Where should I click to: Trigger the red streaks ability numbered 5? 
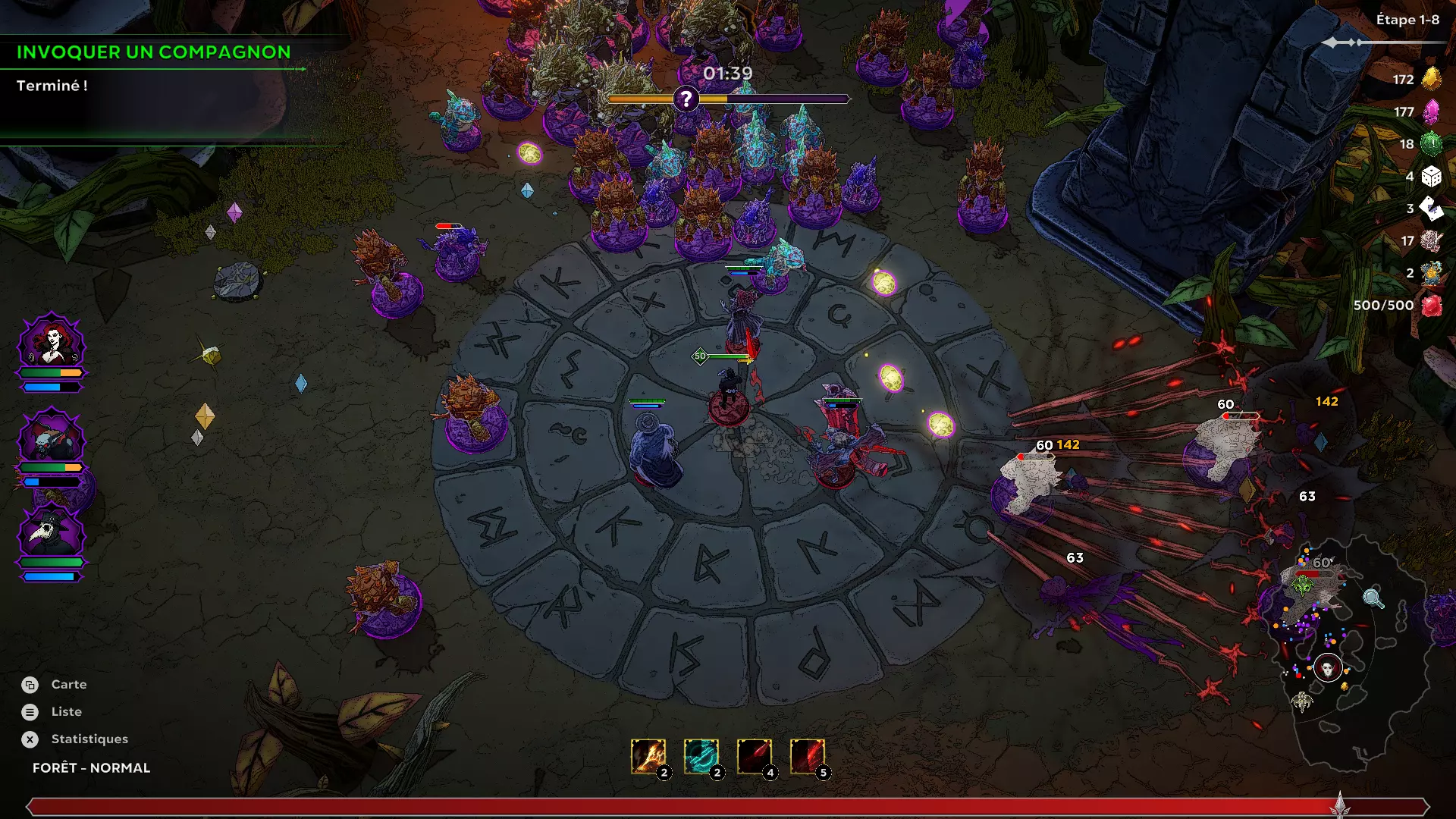[x=808, y=756]
